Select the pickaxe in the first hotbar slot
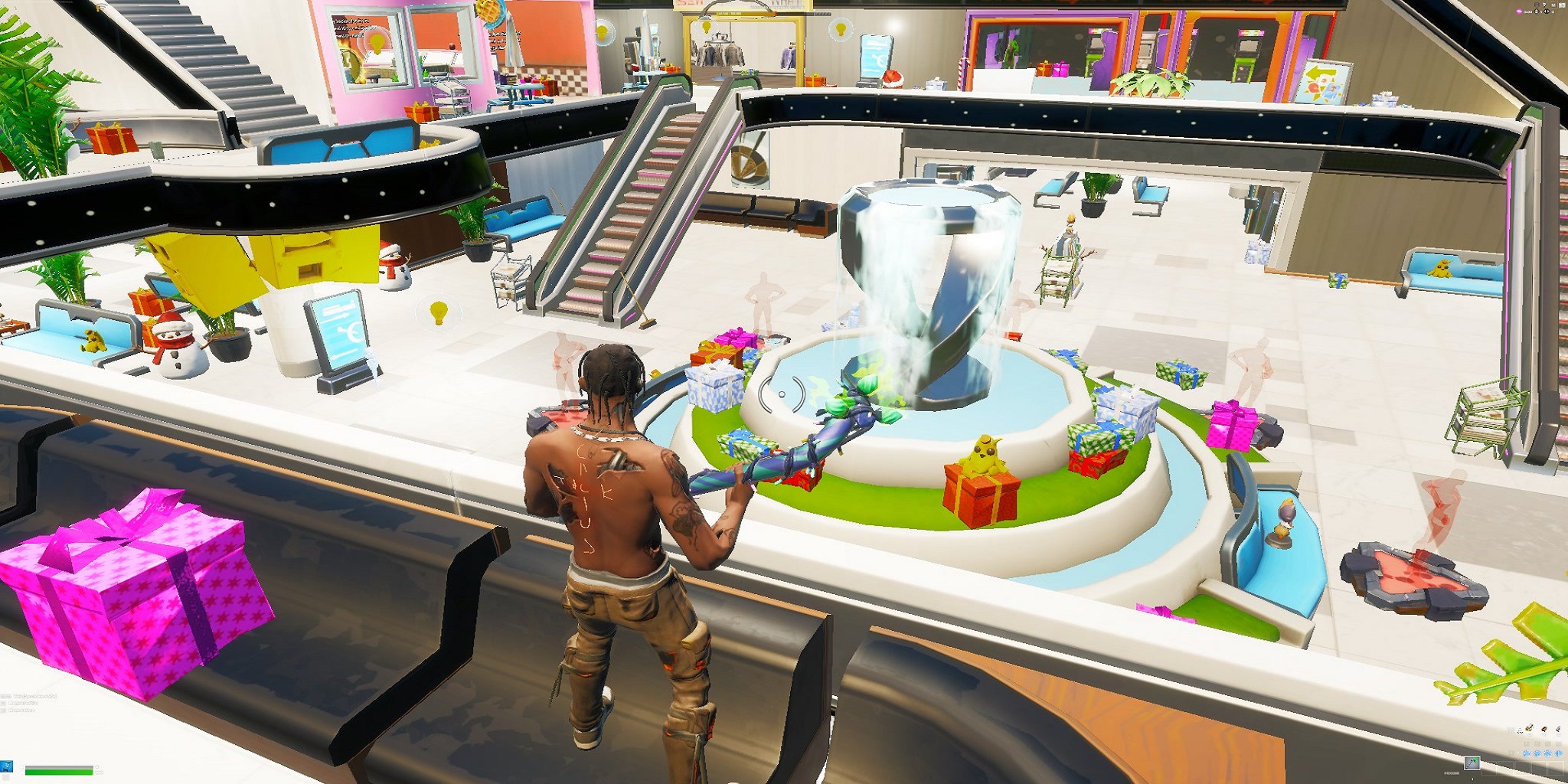The image size is (1568, 784). pos(1472,764)
